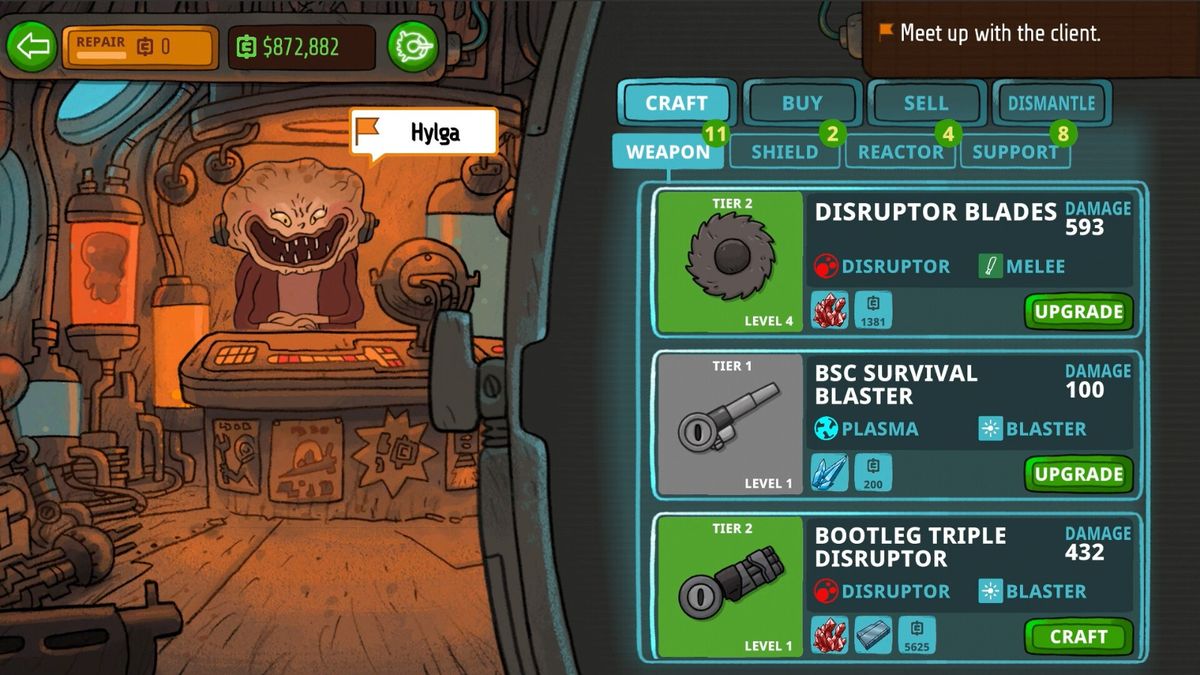Show the Shield category

(785, 152)
